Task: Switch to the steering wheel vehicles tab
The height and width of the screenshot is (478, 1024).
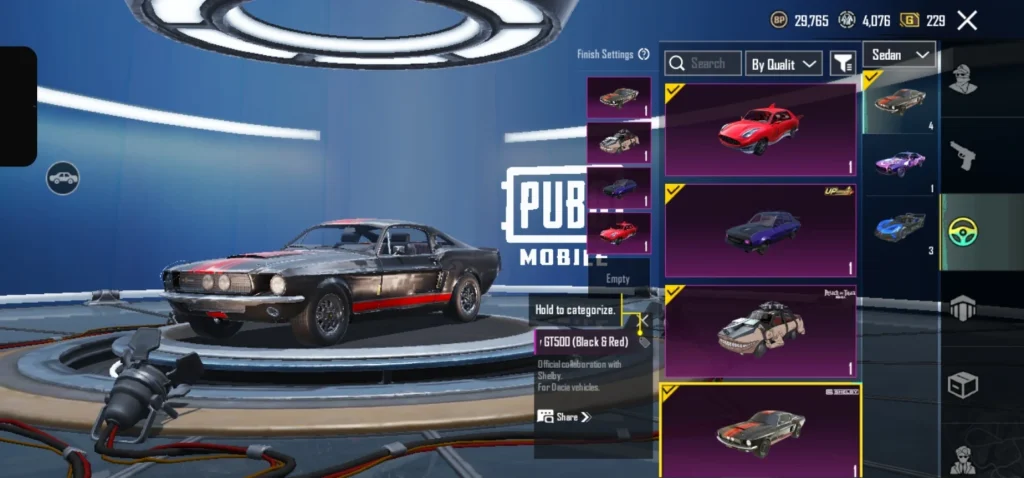Action: pos(964,232)
